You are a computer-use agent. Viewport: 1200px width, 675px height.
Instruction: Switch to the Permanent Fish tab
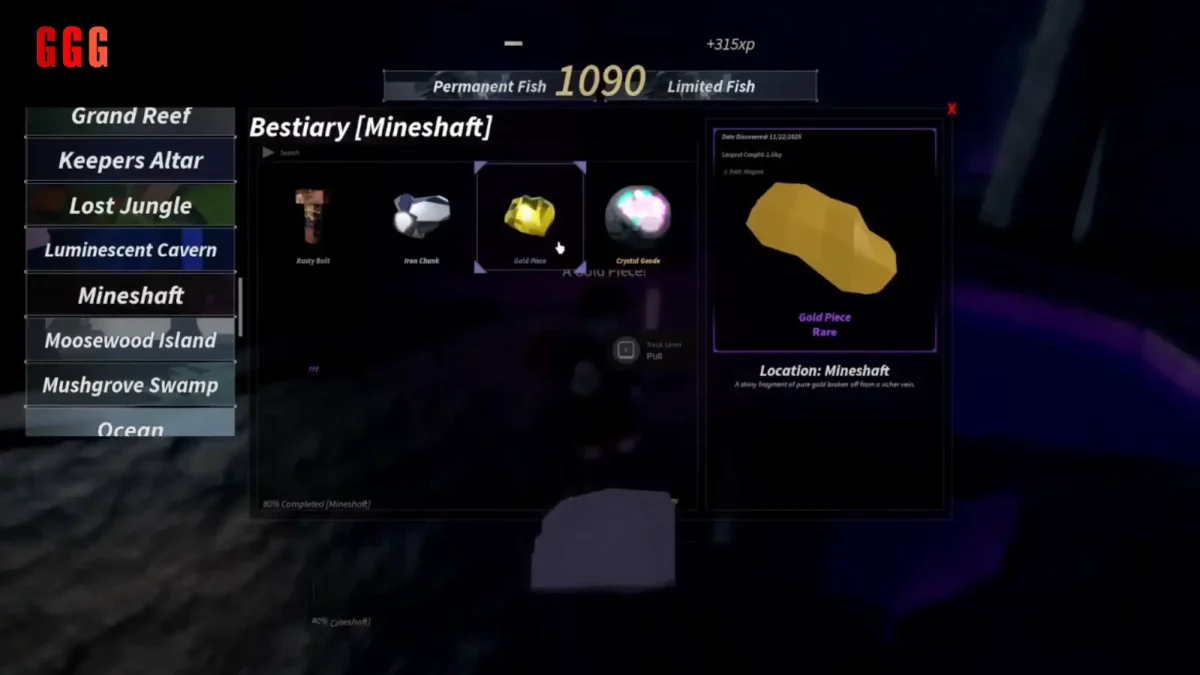coord(489,87)
